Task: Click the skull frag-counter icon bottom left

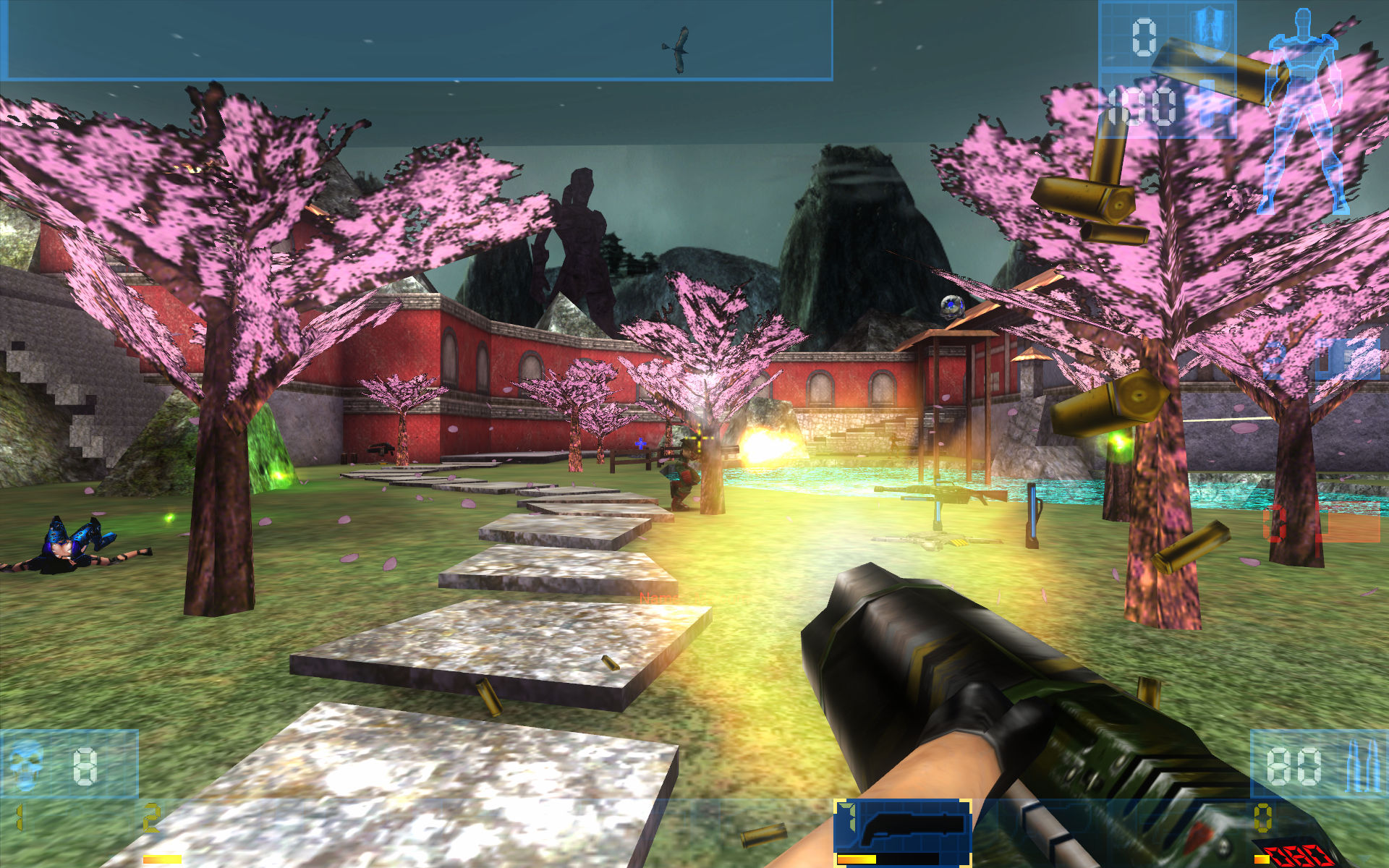Action: click(26, 764)
